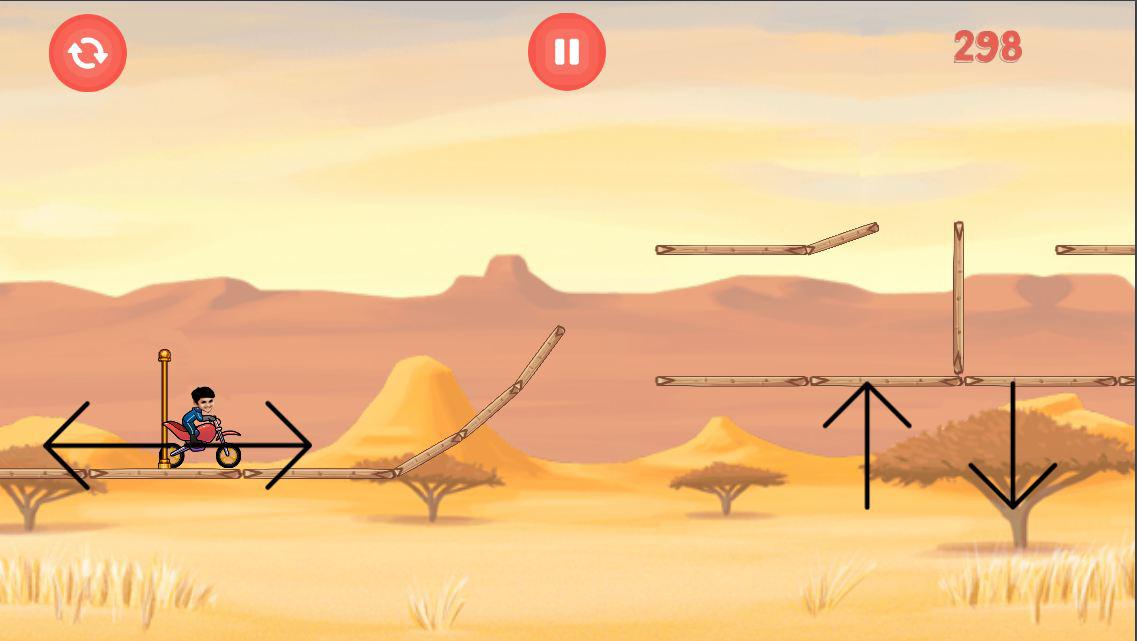
Task: Restart the level with the refresh button
Action: [88, 53]
